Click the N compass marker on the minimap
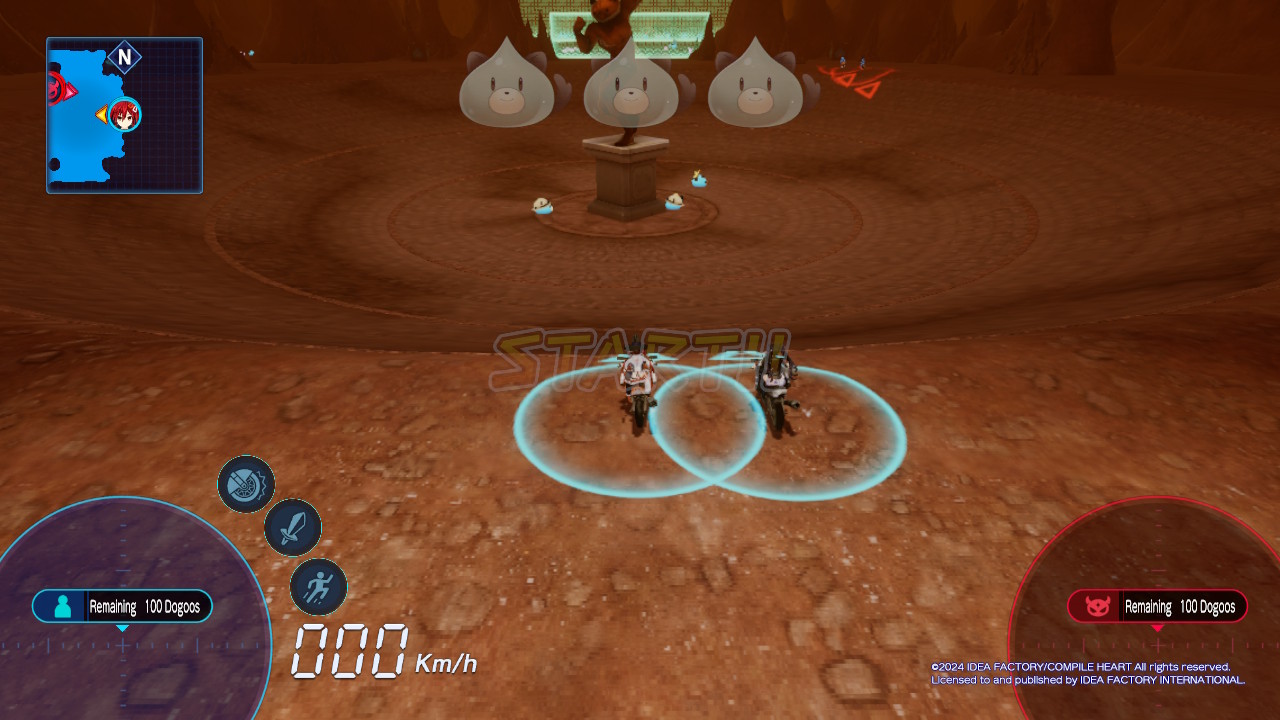The width and height of the screenshot is (1280, 720). [x=124, y=58]
